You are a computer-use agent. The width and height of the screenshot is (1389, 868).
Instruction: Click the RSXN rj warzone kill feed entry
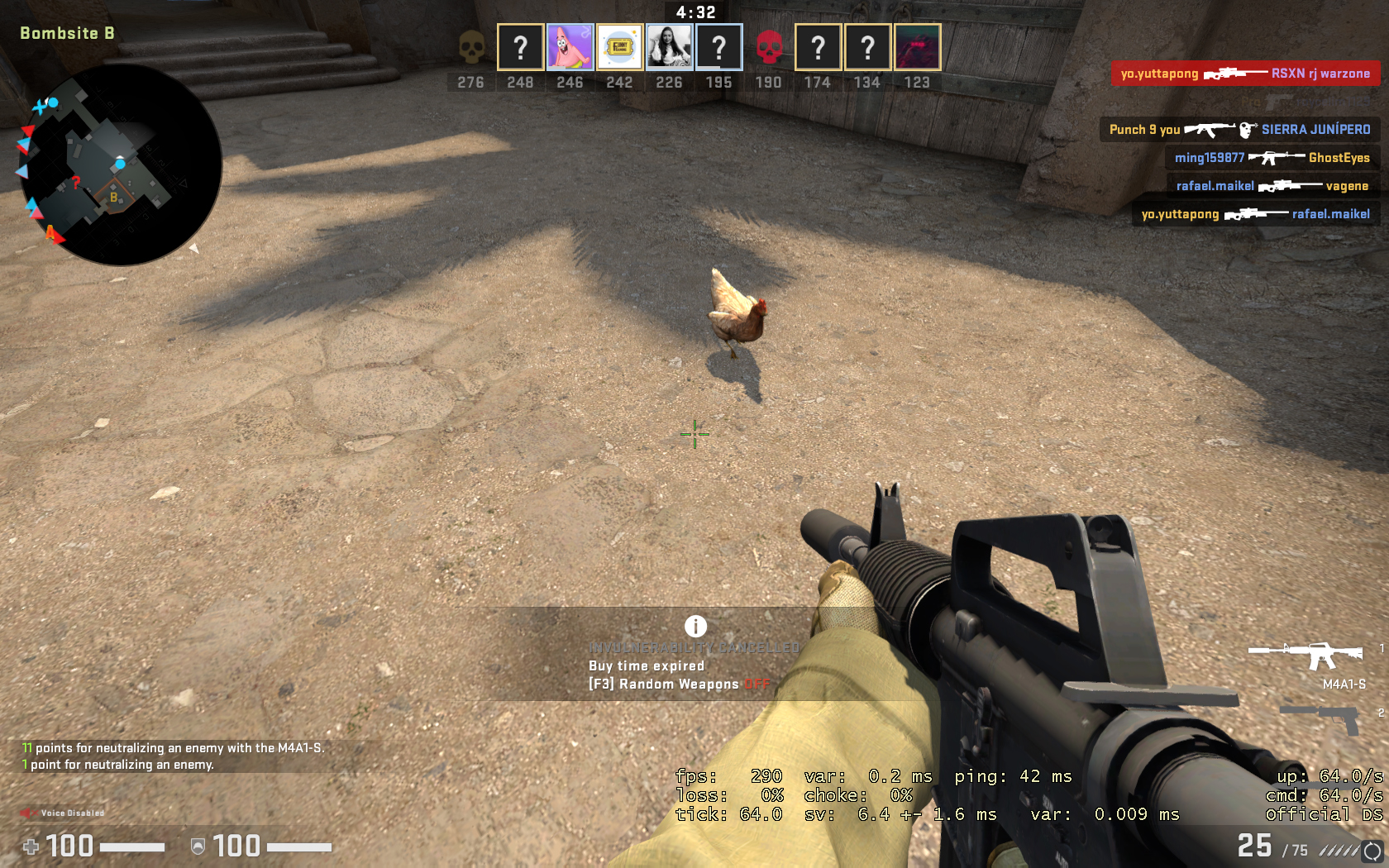pyautogui.click(x=1245, y=74)
